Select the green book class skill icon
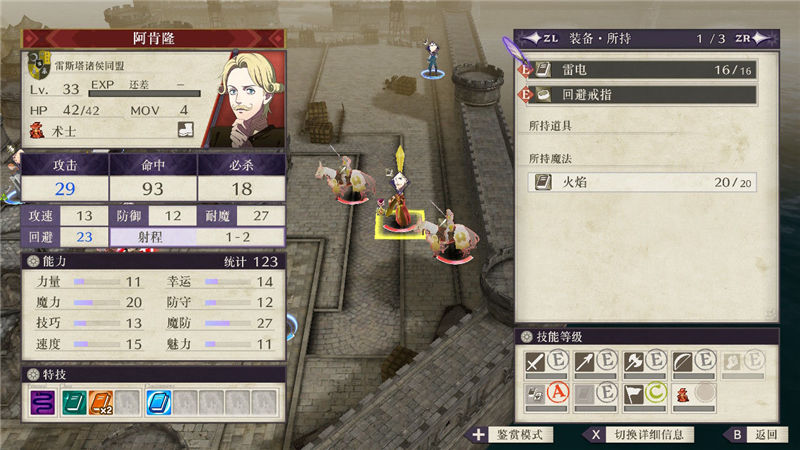800x450 pixels. [x=72, y=402]
